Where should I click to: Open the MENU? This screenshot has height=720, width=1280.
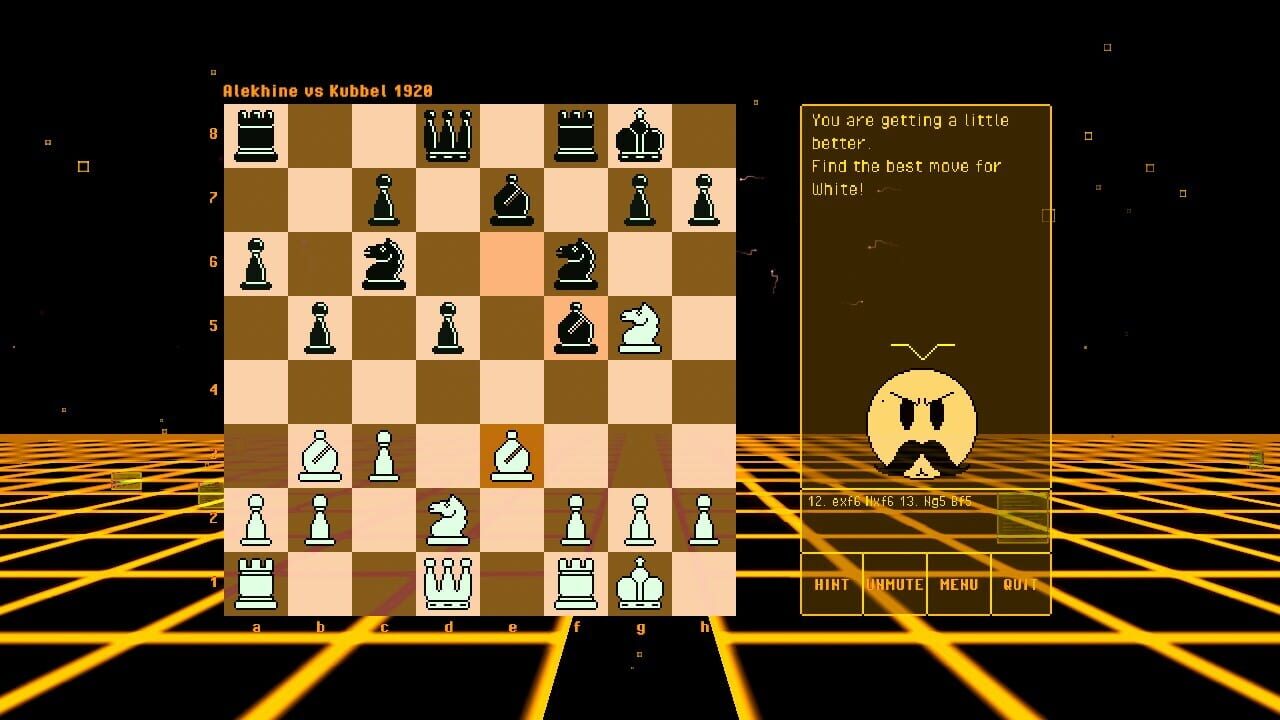(958, 586)
